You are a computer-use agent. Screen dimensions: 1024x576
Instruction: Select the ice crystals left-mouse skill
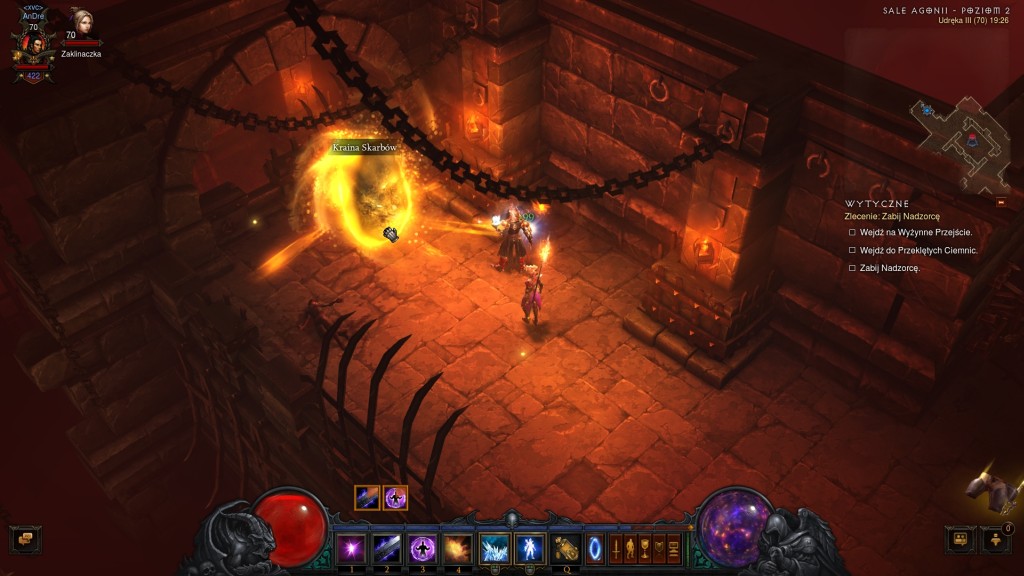(x=494, y=548)
